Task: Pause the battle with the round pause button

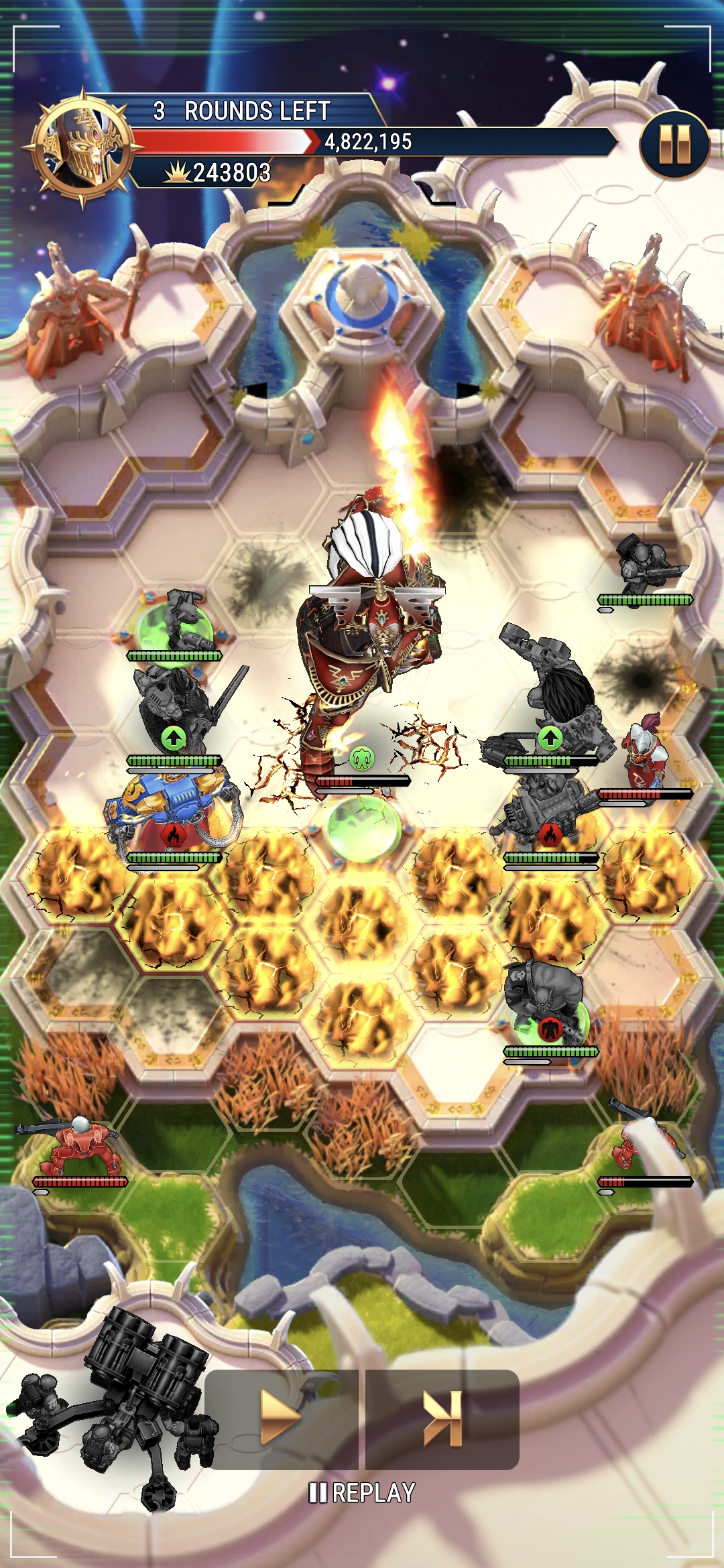Action: tap(674, 145)
